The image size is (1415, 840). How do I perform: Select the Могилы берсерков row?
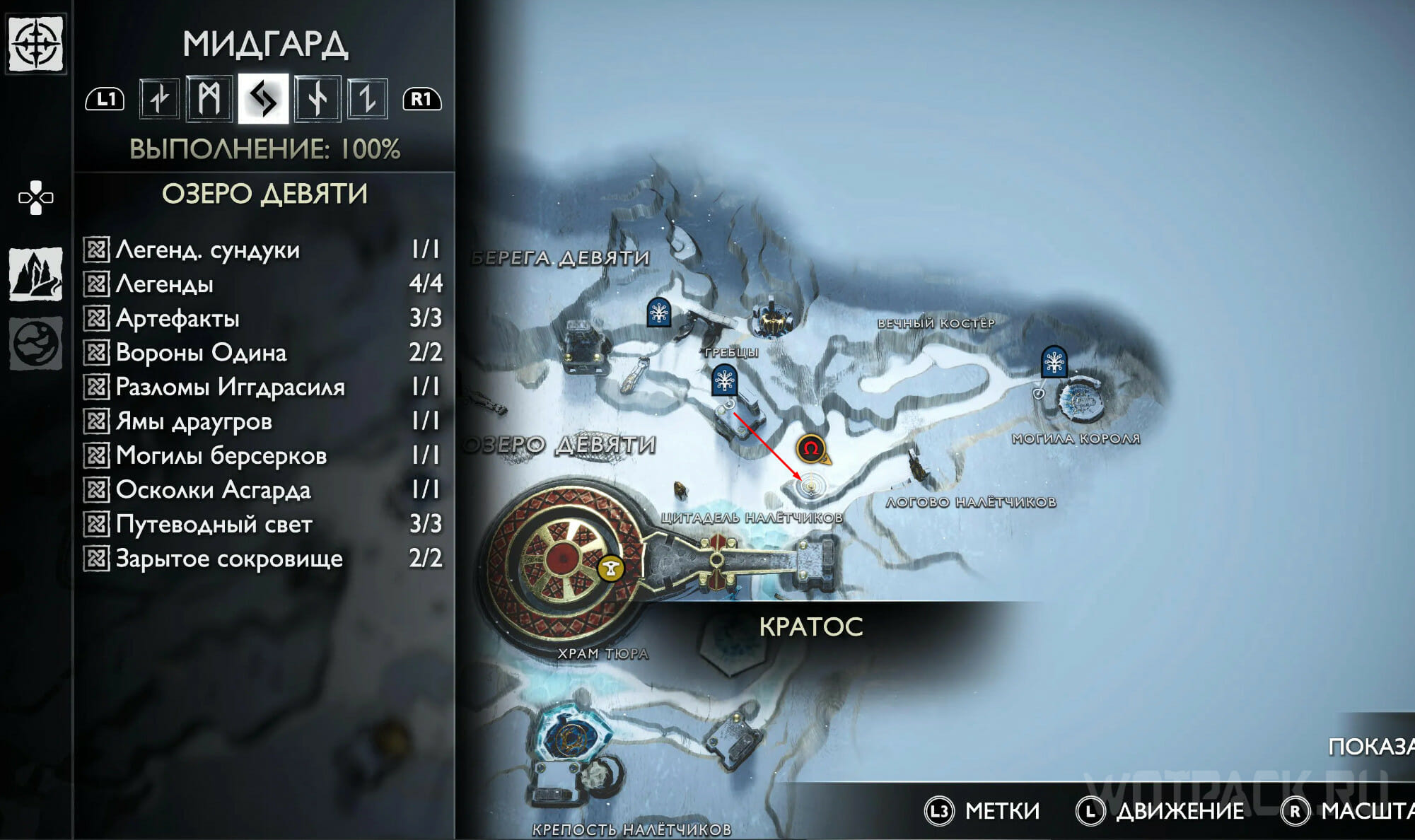[262, 455]
